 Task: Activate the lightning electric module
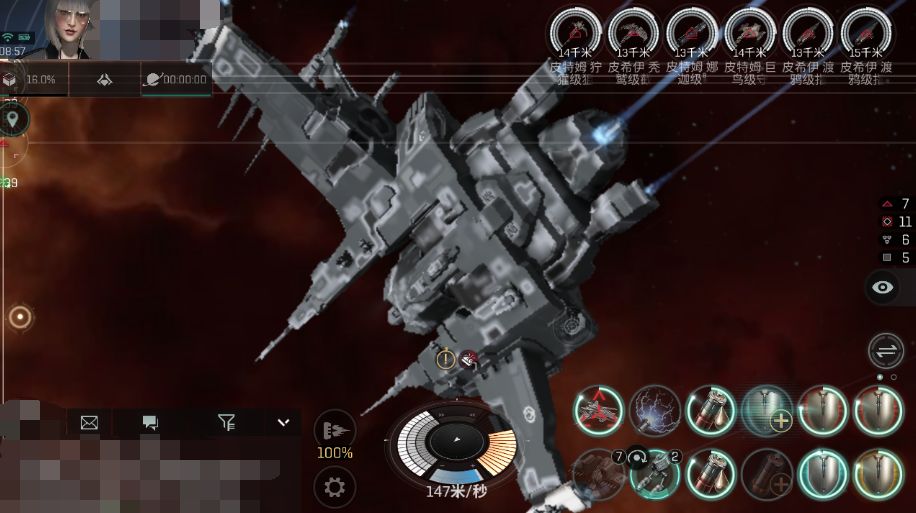tap(655, 410)
